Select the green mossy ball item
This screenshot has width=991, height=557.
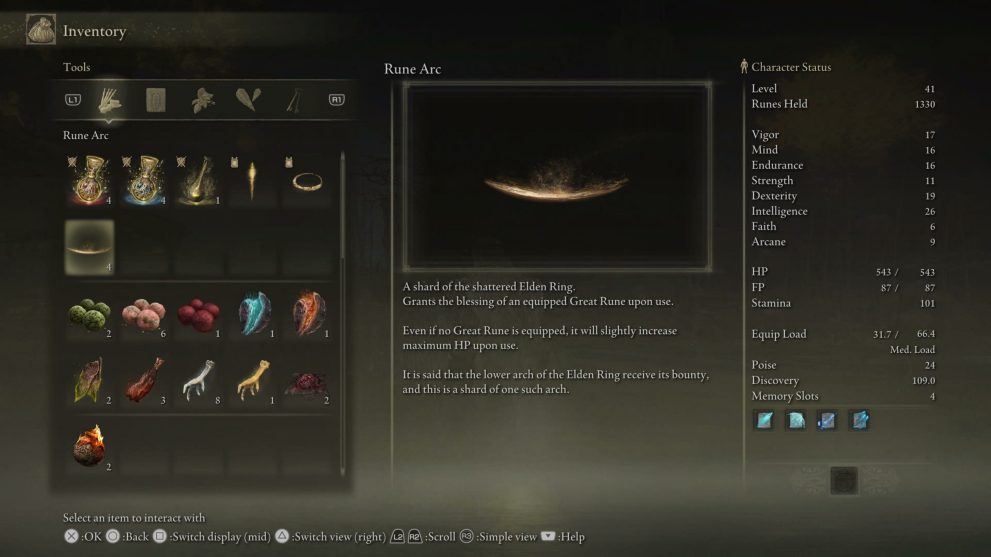pos(89,314)
